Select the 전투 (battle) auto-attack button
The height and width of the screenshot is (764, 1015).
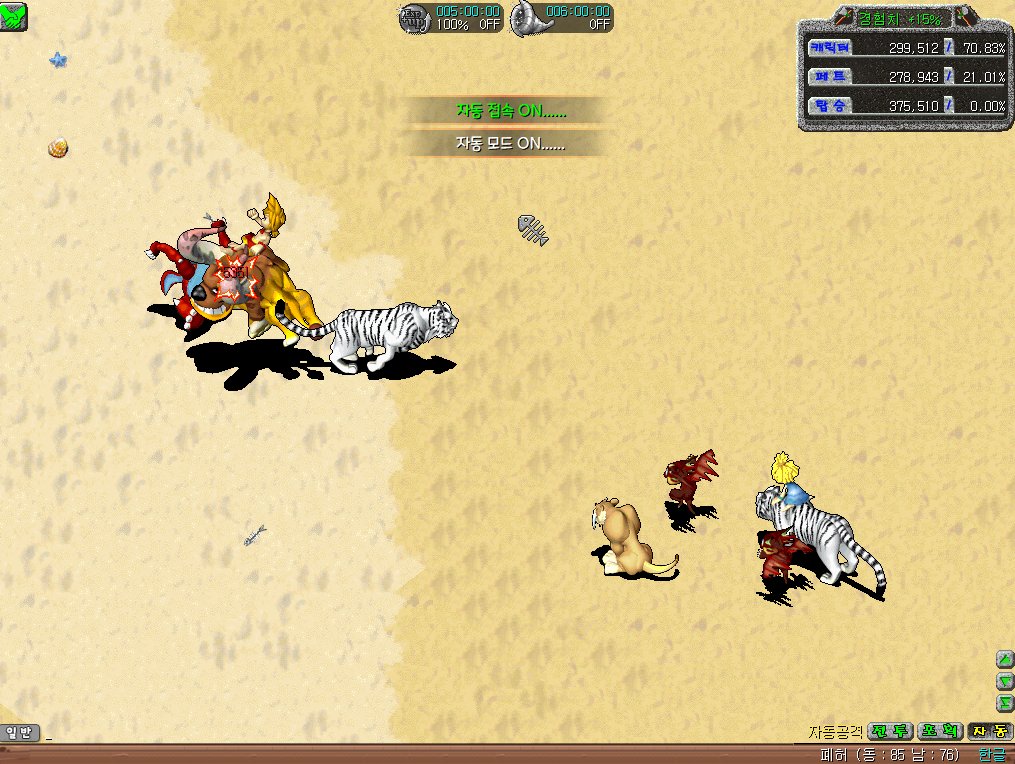pos(889,732)
